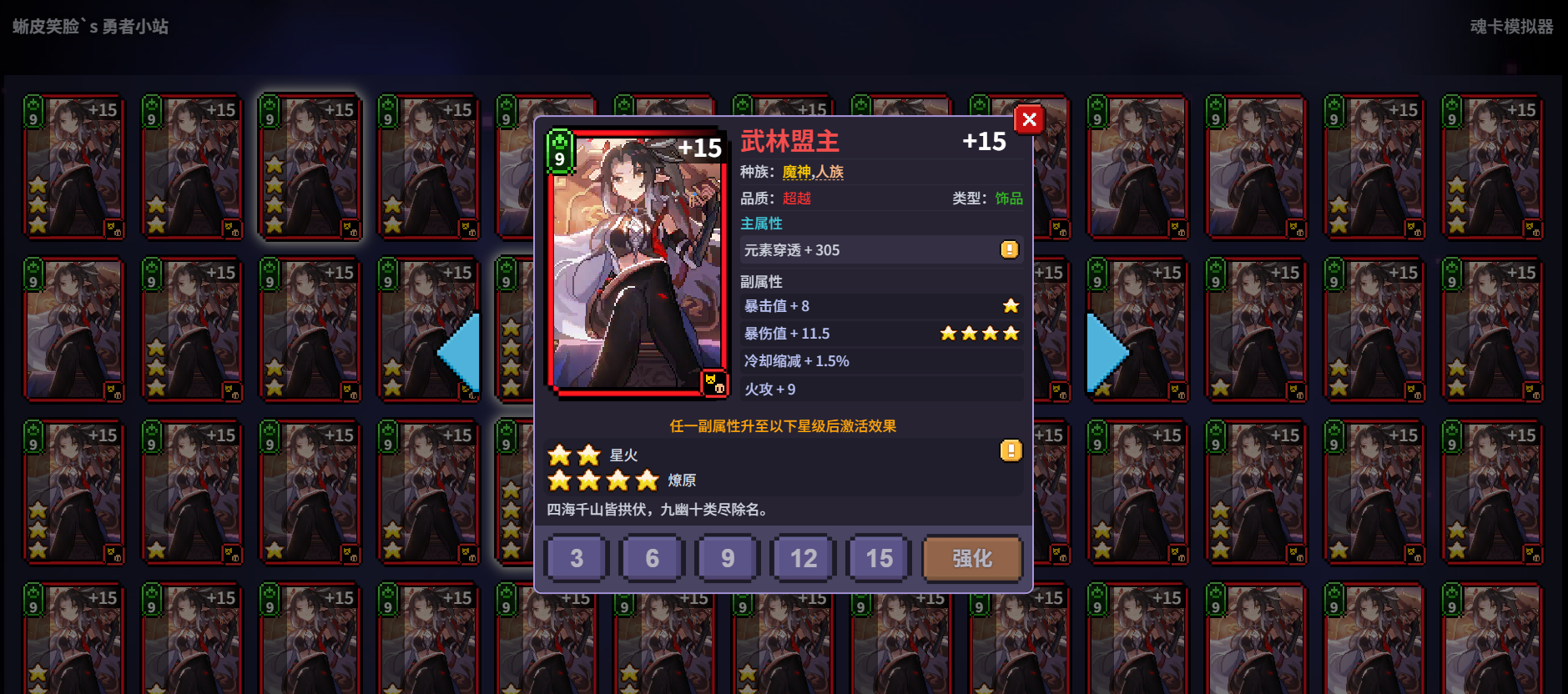
Task: Select enhancement level 3
Action: point(575,558)
